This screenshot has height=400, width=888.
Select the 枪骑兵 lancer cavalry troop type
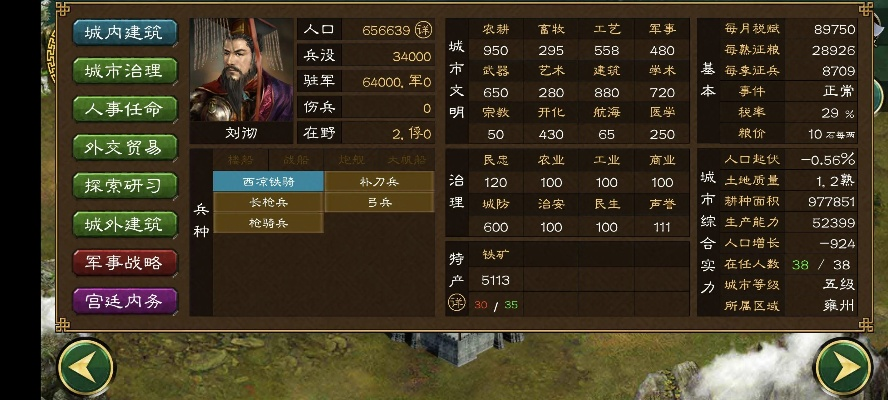pyautogui.click(x=268, y=223)
